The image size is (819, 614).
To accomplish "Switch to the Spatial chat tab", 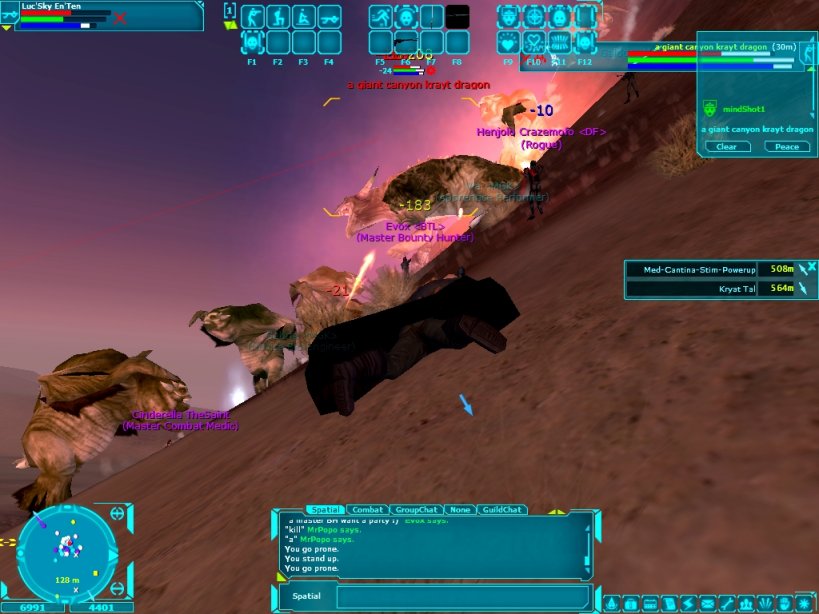I will pos(325,510).
